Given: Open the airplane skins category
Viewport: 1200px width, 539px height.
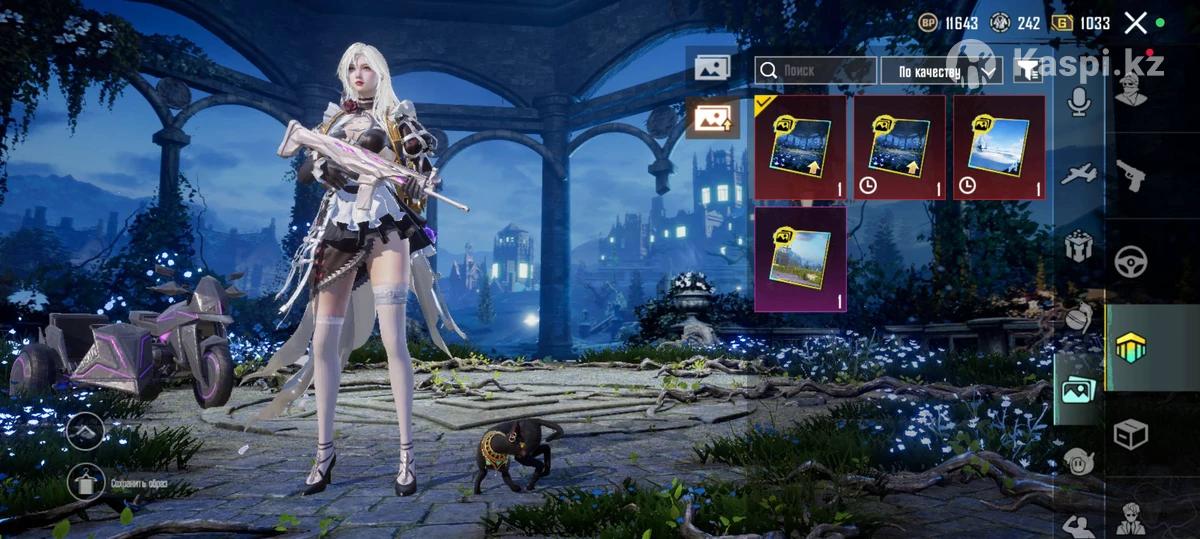Looking at the screenshot, I should 1078,173.
